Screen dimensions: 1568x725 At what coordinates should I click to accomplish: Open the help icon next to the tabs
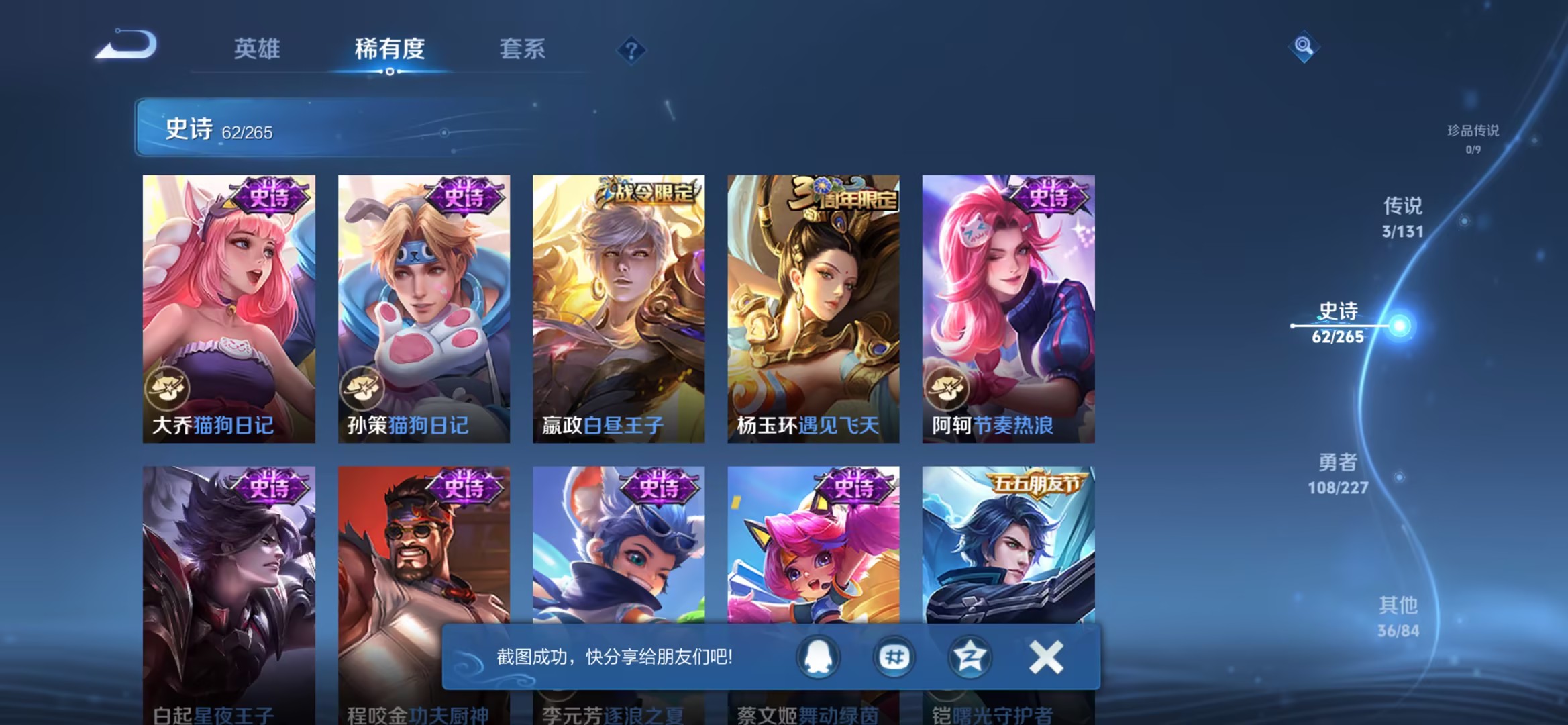pyautogui.click(x=631, y=50)
